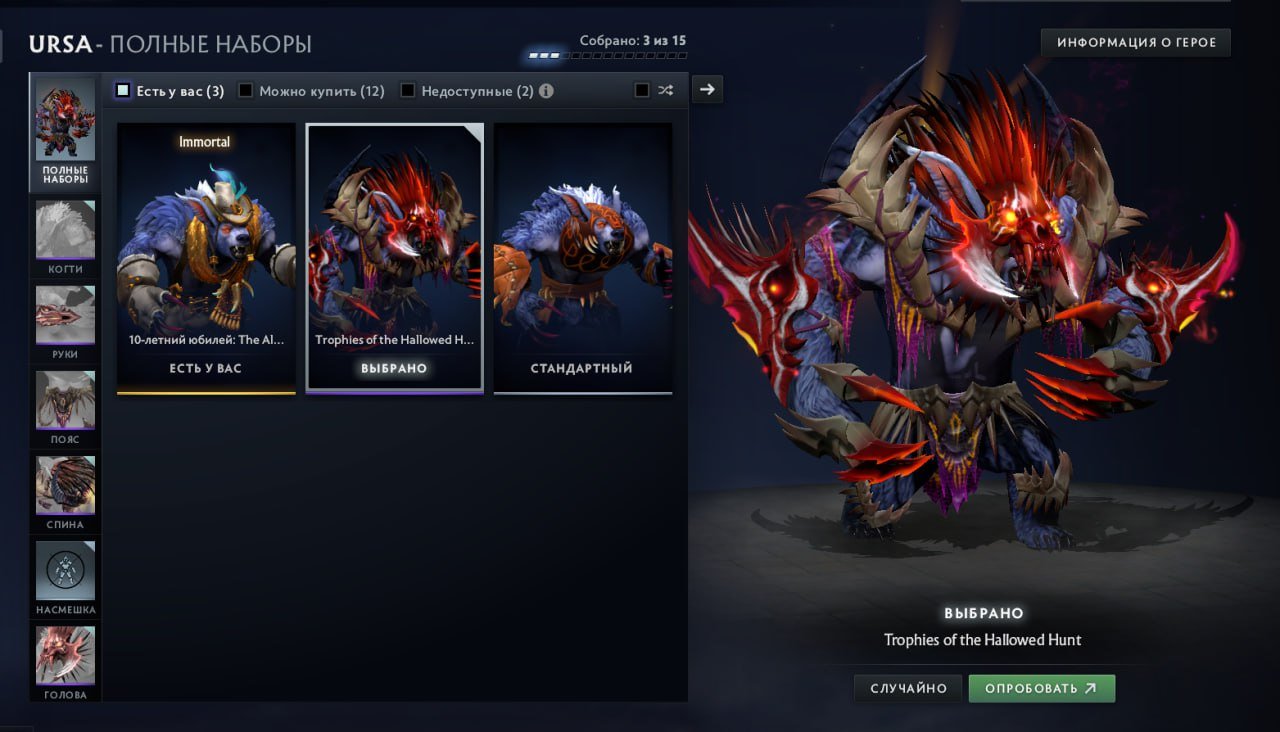Select the СТАНДАРТНЫЙ set

583,256
